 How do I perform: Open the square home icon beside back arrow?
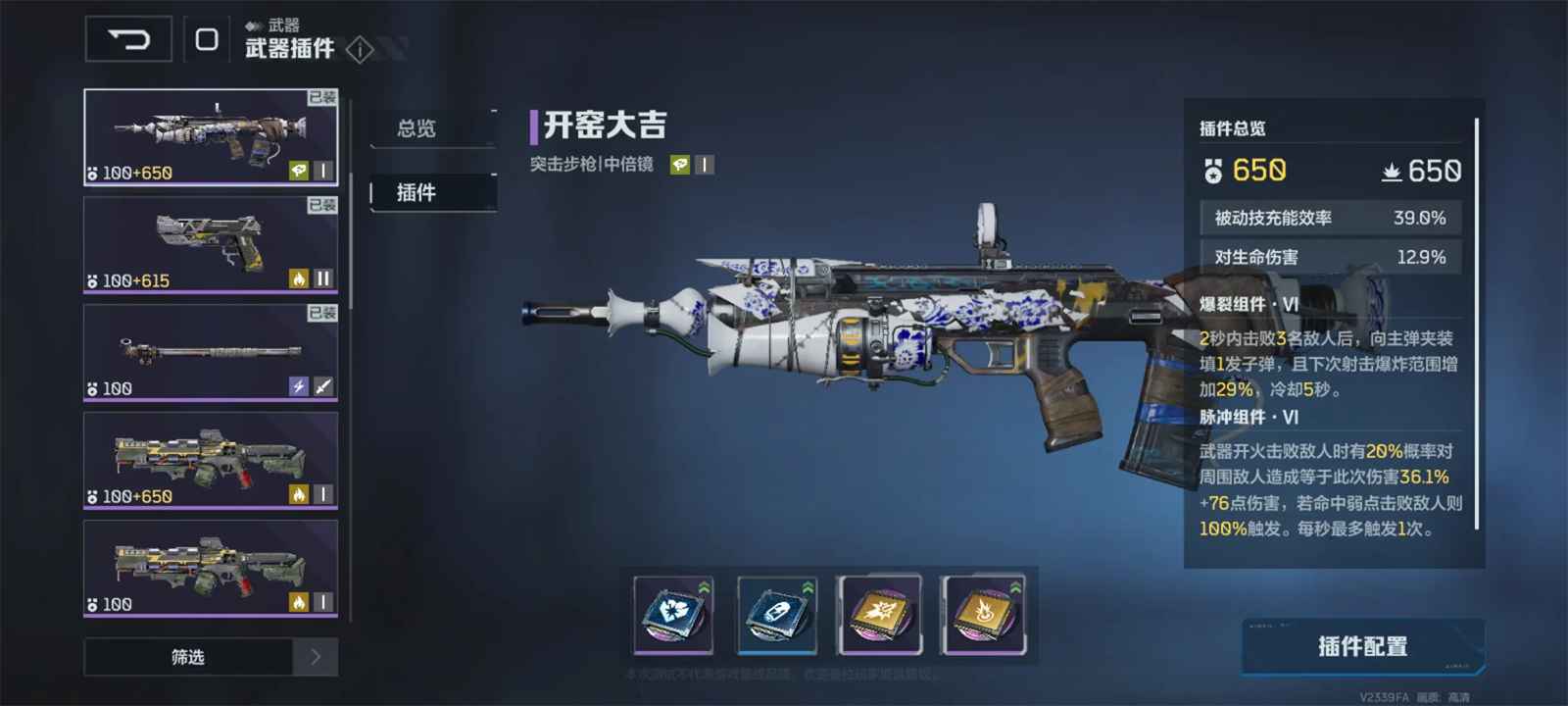tap(207, 40)
